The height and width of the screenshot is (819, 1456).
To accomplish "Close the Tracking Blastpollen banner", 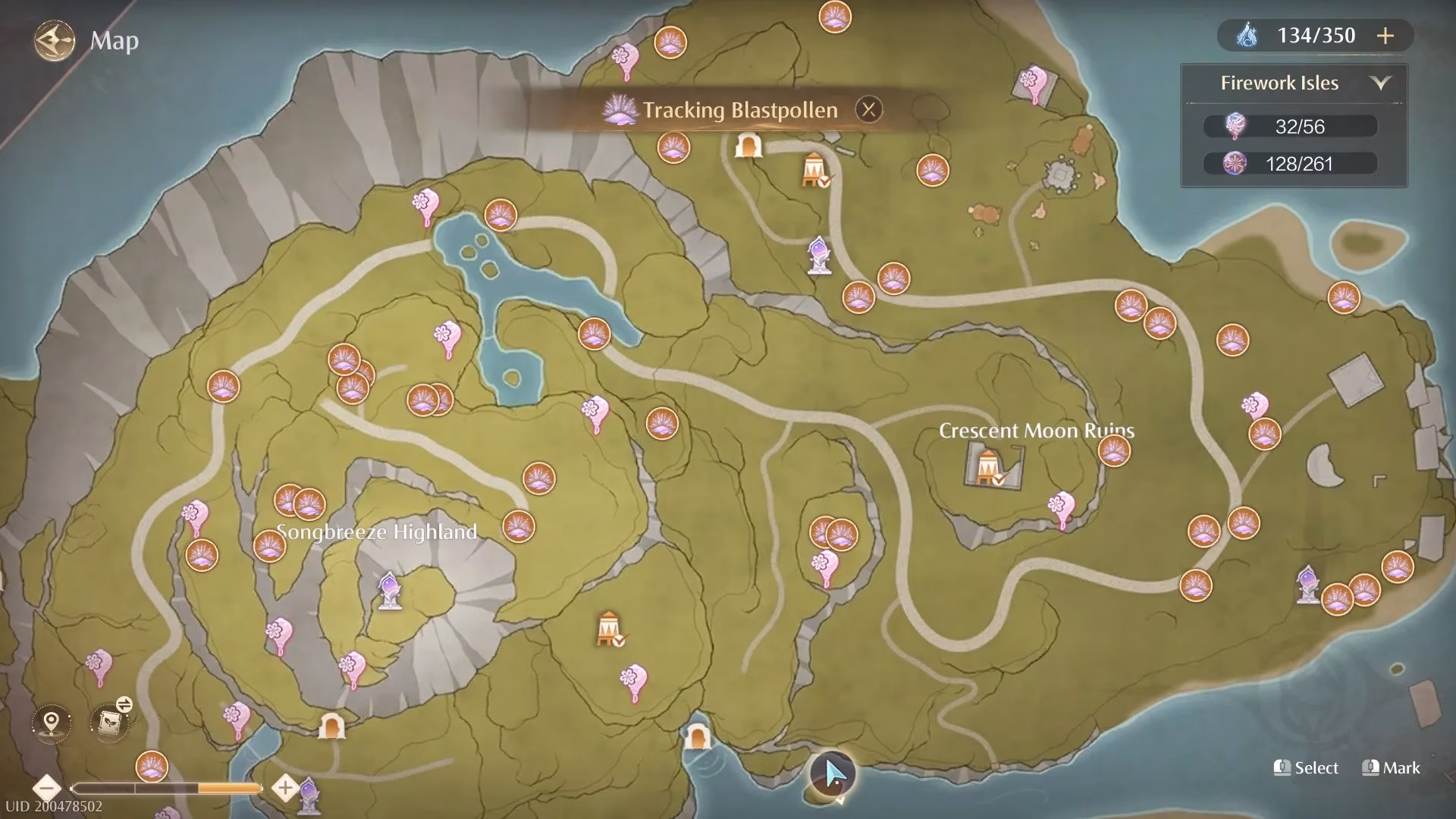I will (x=868, y=110).
